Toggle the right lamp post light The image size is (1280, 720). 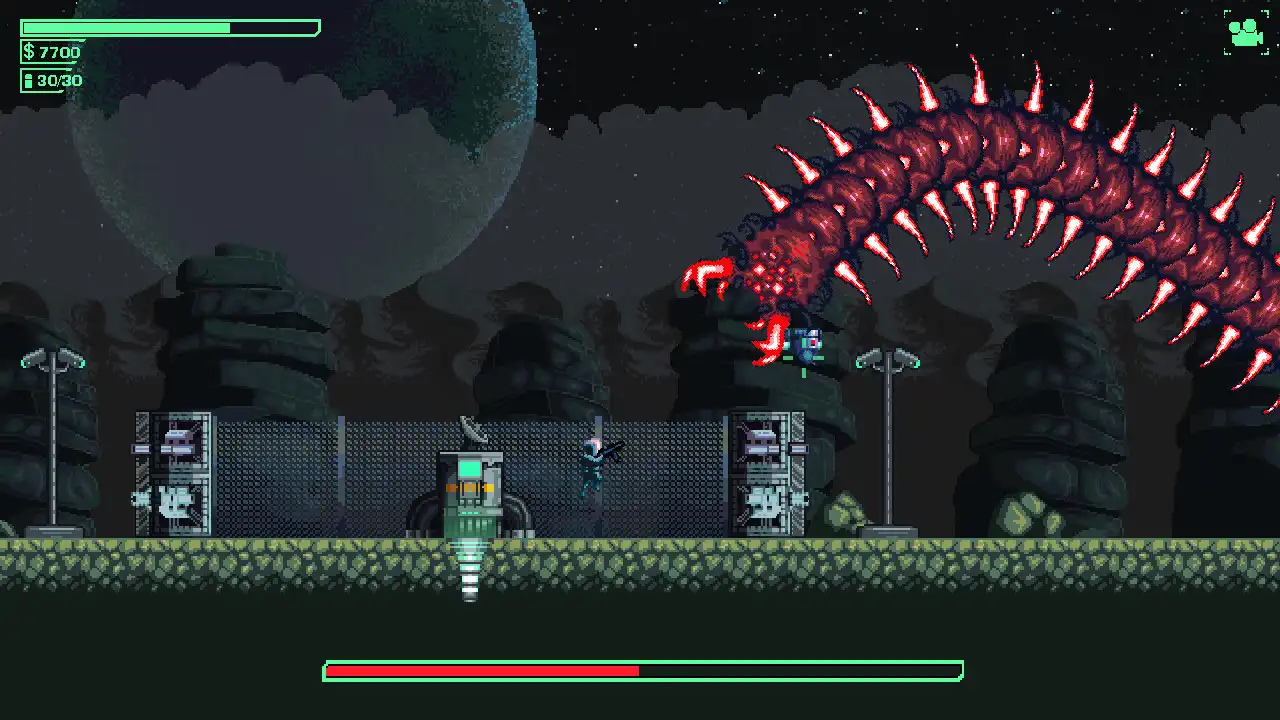(x=890, y=360)
